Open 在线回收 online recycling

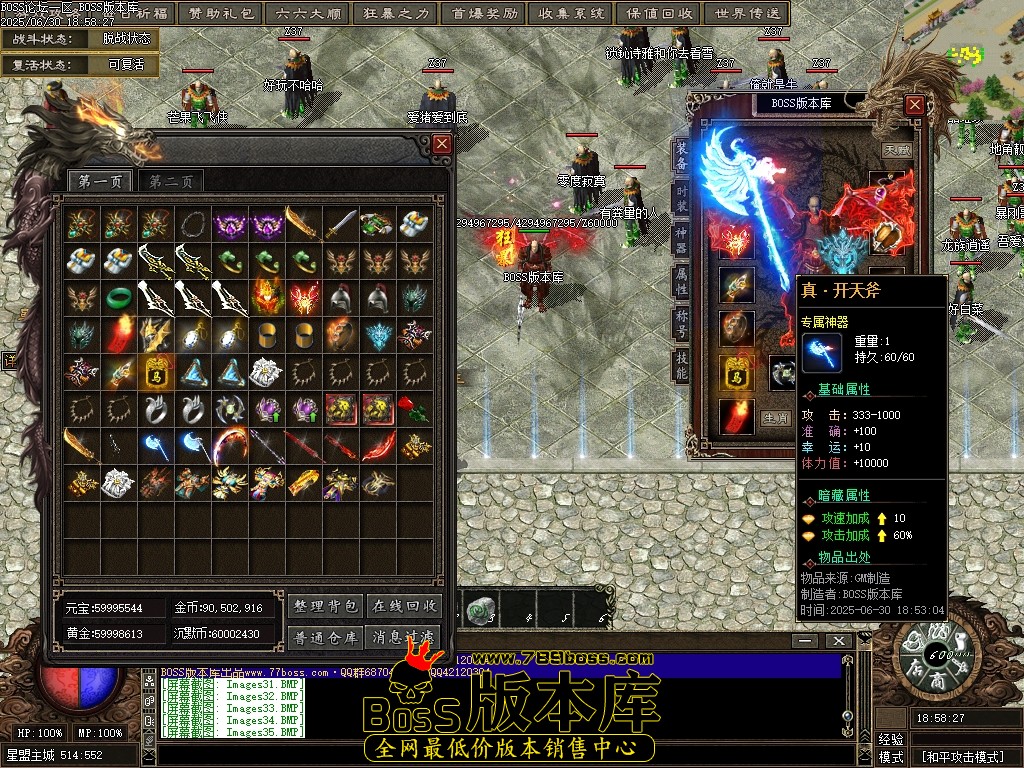point(405,606)
